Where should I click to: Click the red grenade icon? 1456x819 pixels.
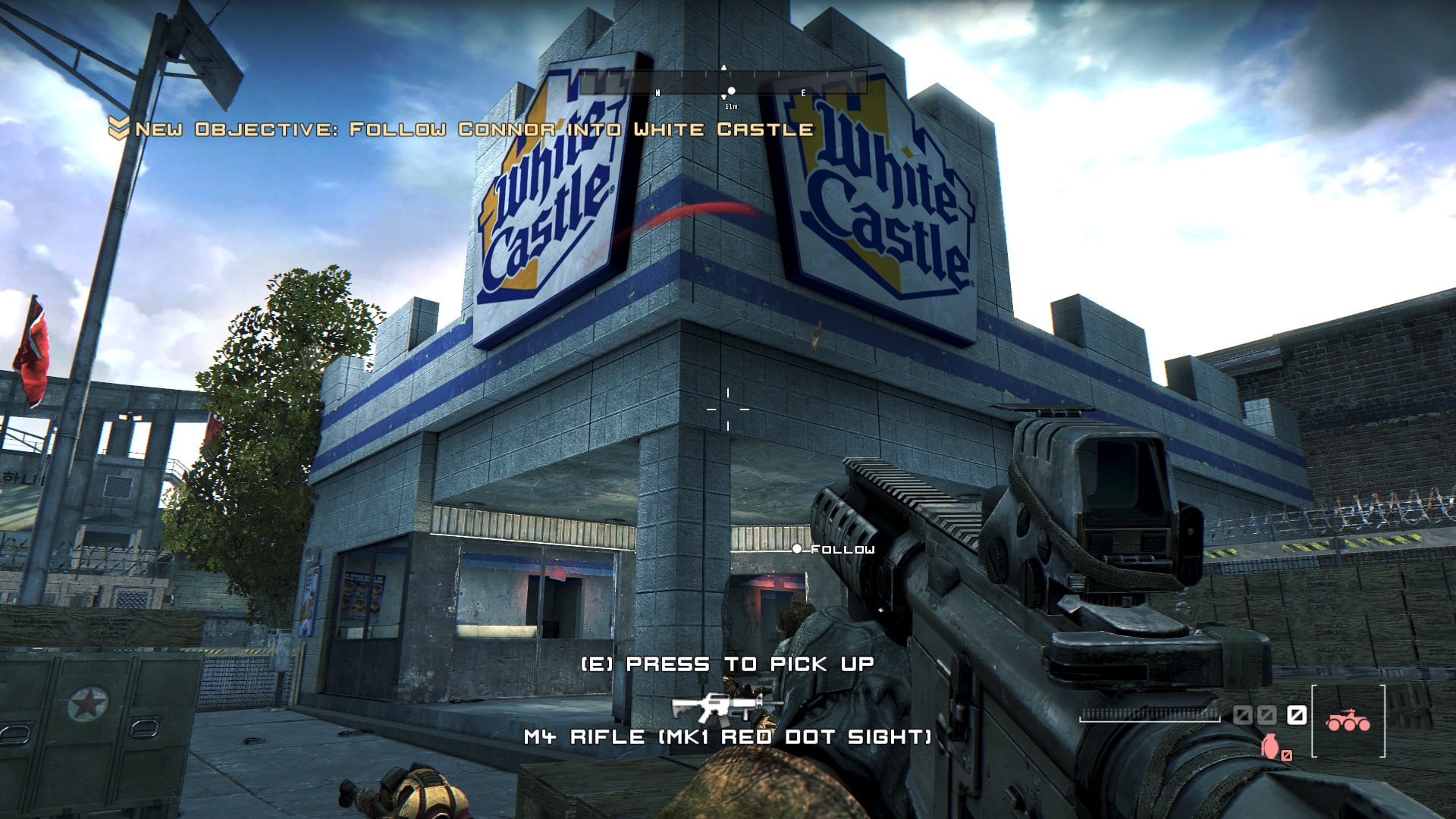pos(1269,746)
